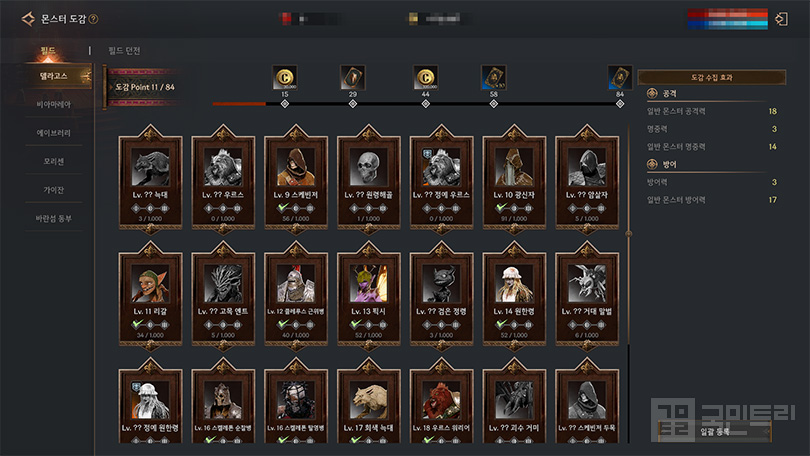Open the Lv. 13 픽시 monster card
The height and width of the screenshot is (456, 810).
click(370, 294)
